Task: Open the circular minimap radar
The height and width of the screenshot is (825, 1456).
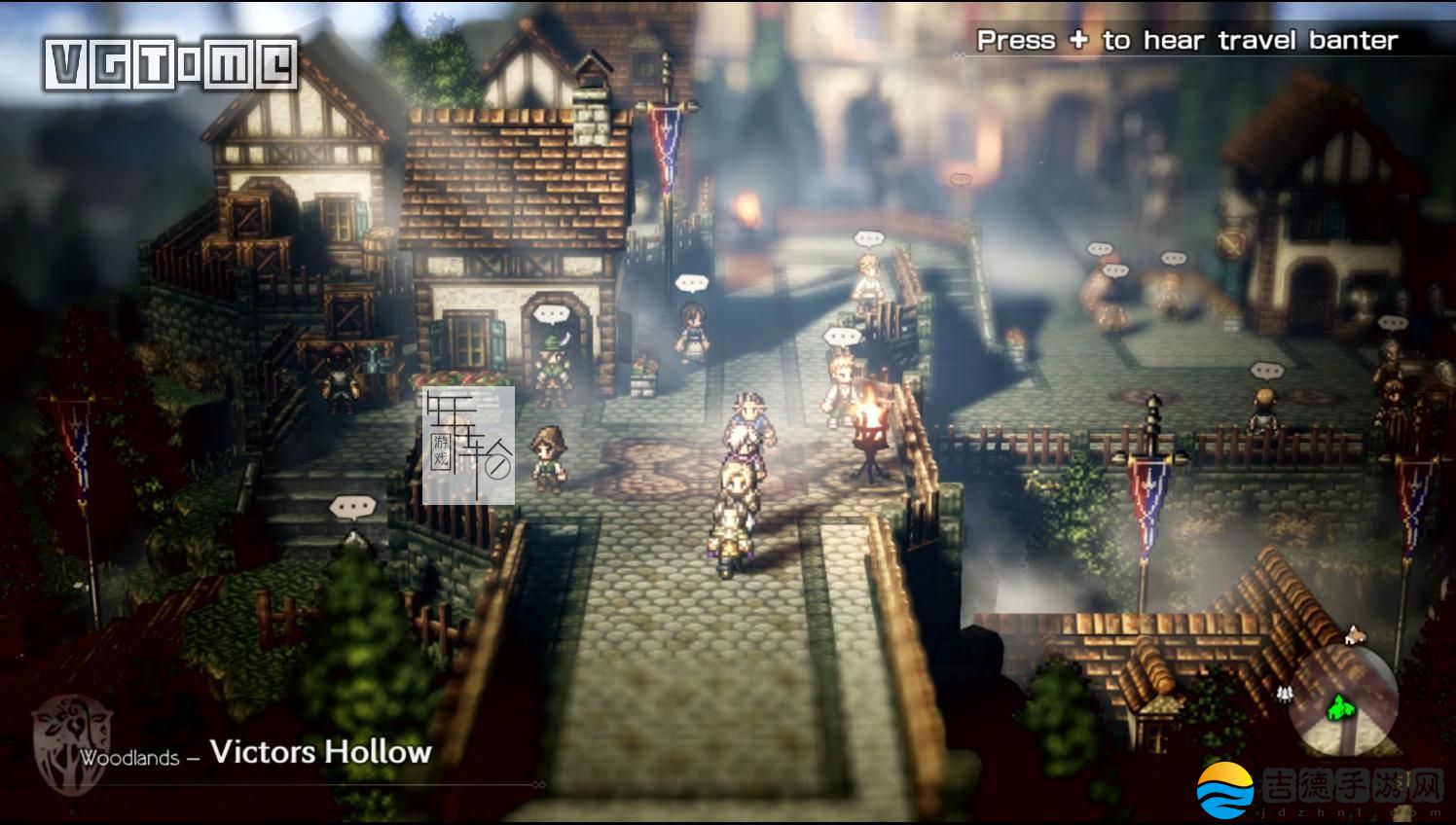Action: [1343, 700]
